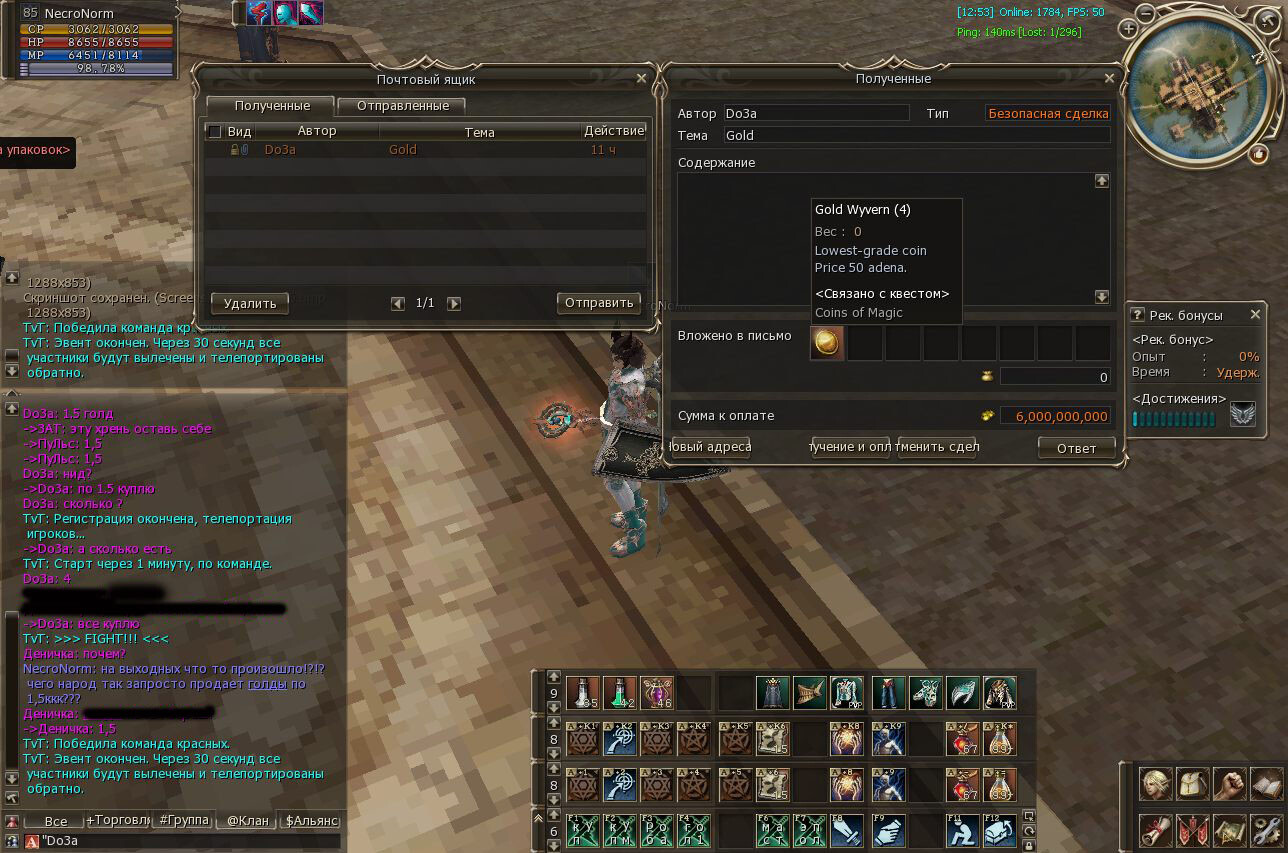Viewport: 1288px width, 853px height.
Task: Open settings via wrench and gear icon
Action: [x=1265, y=829]
